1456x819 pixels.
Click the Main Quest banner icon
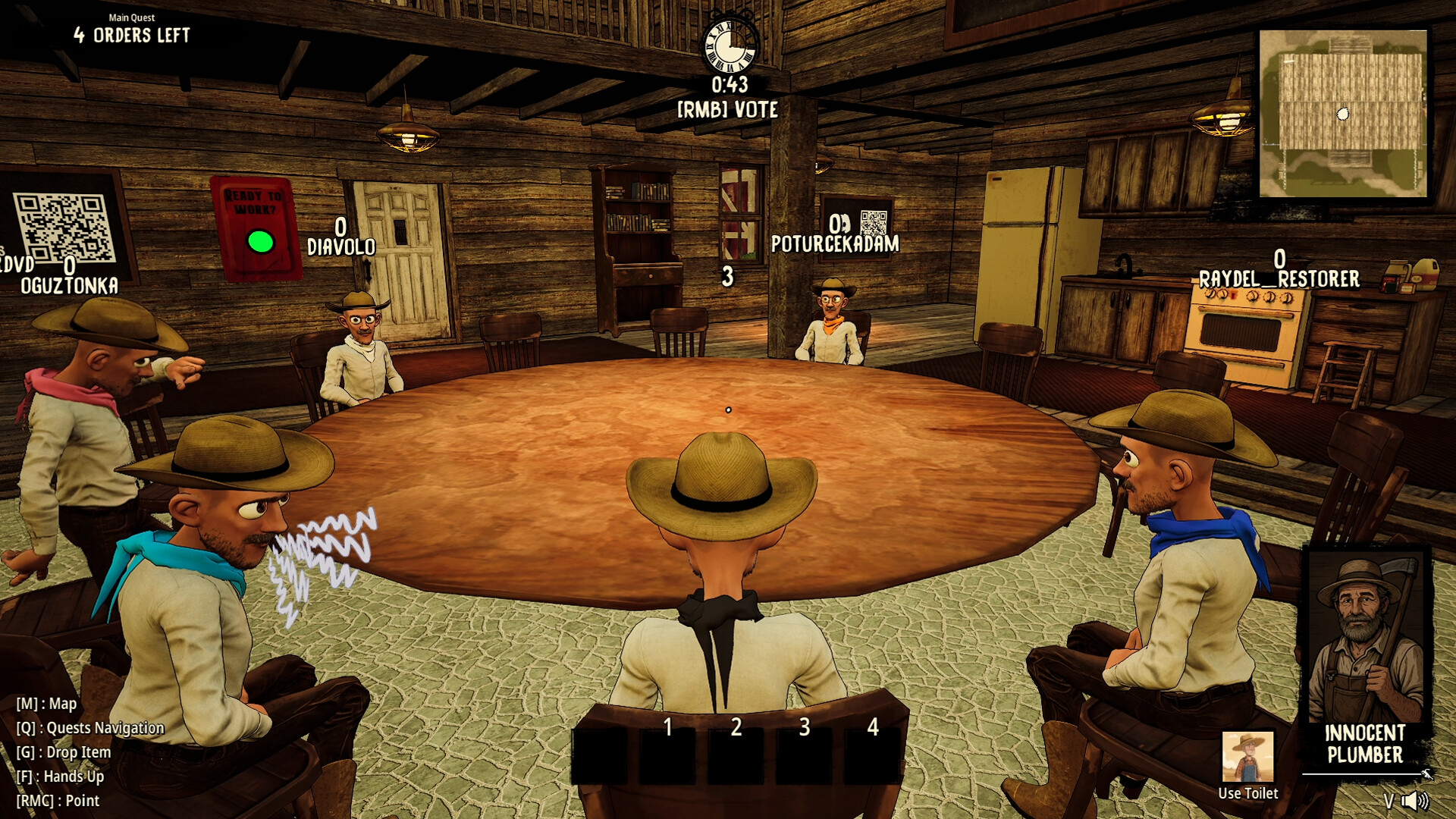point(131,17)
